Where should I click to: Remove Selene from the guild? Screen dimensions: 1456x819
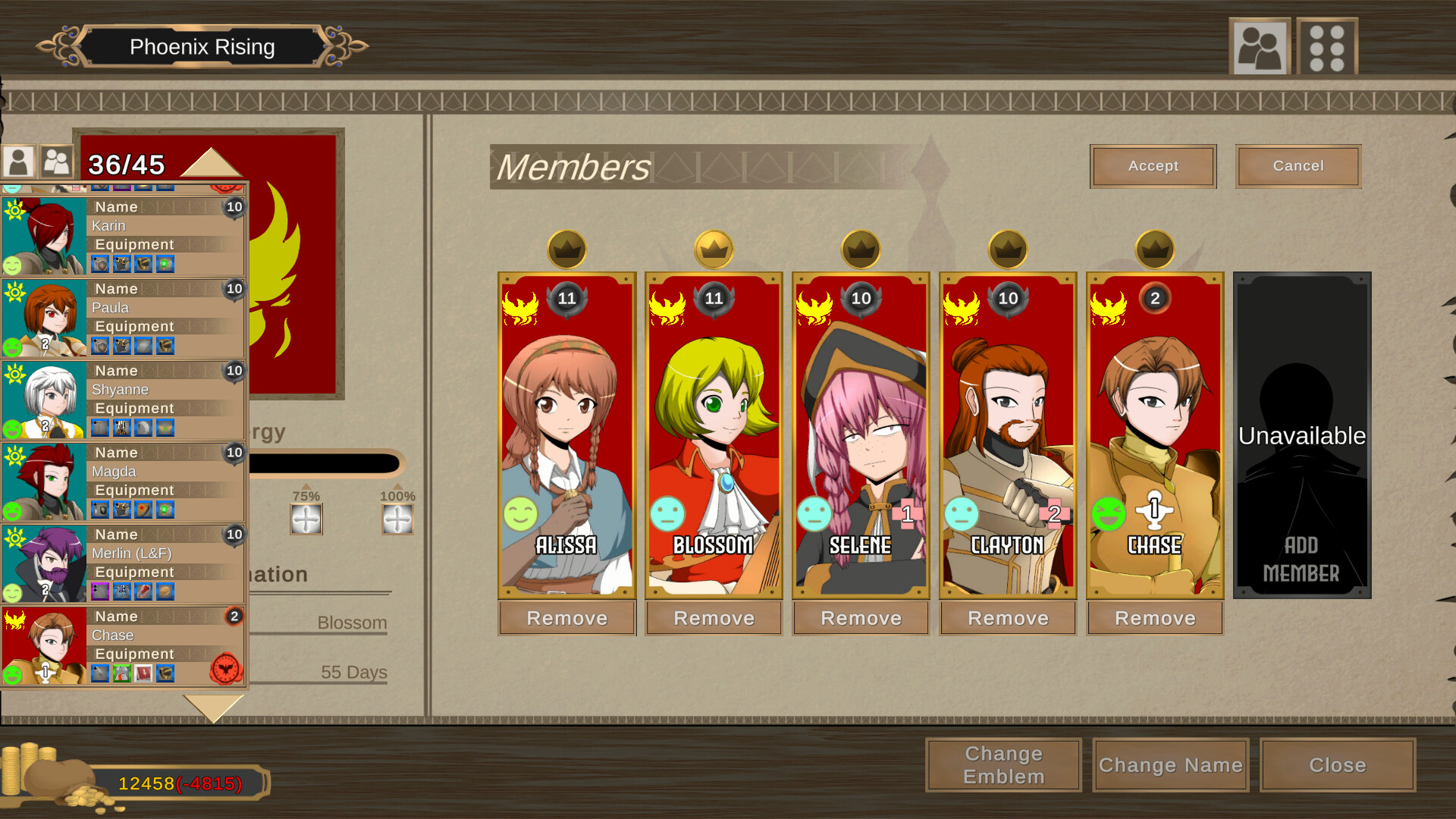861,618
